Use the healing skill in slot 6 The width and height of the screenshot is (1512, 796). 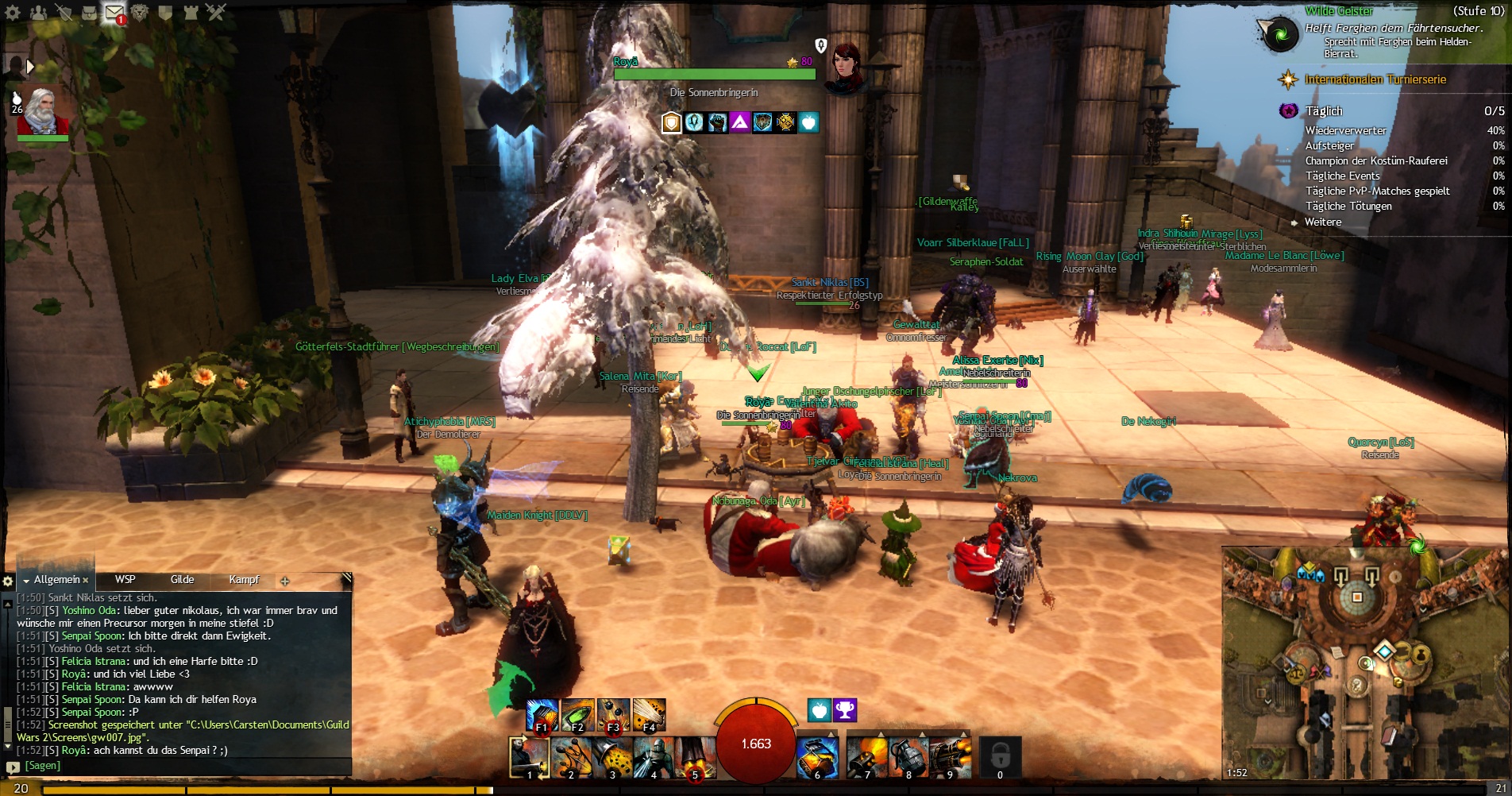(x=817, y=757)
